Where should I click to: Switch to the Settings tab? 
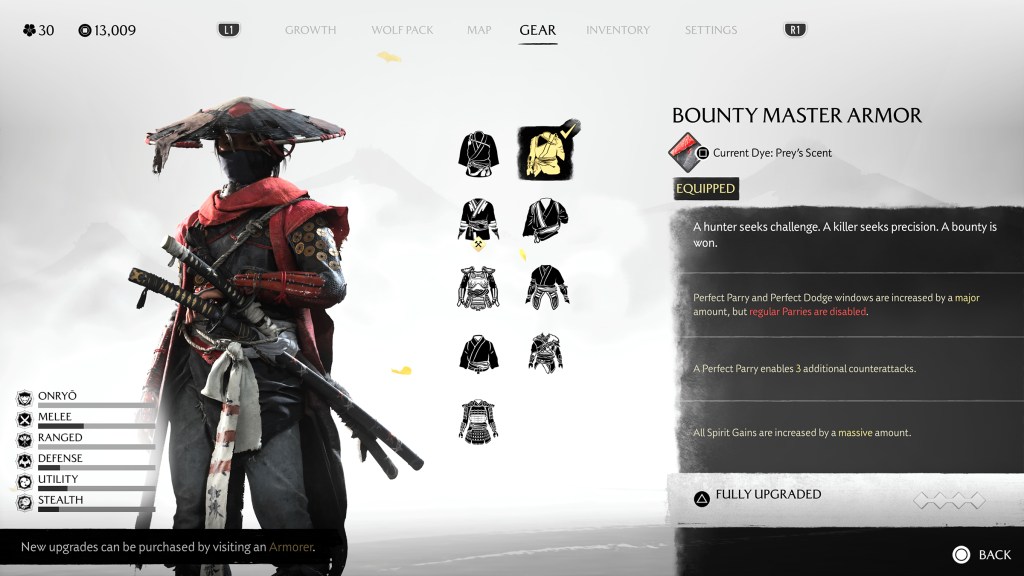tap(710, 30)
